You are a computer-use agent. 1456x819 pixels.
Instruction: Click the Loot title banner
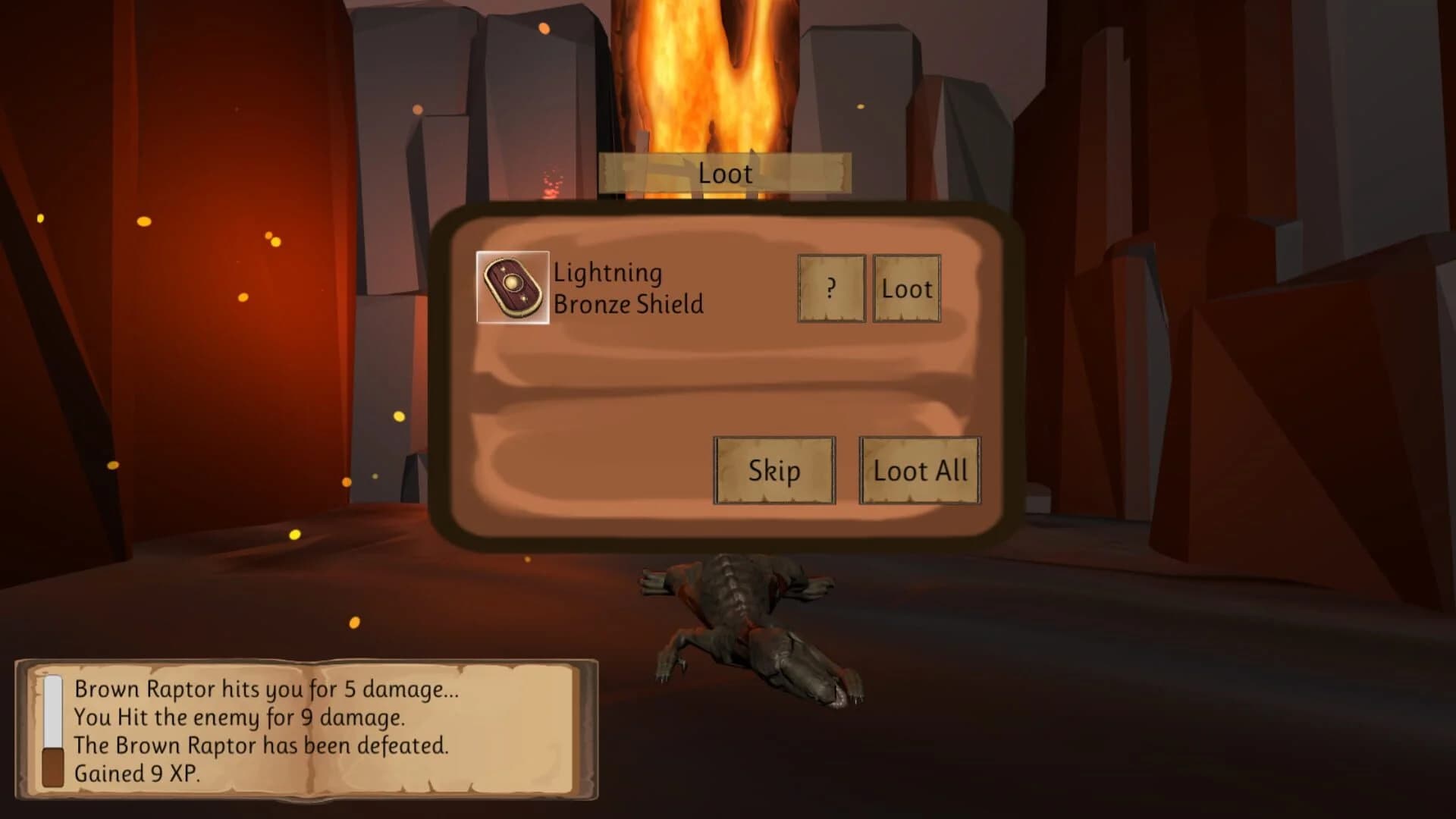[x=724, y=173]
